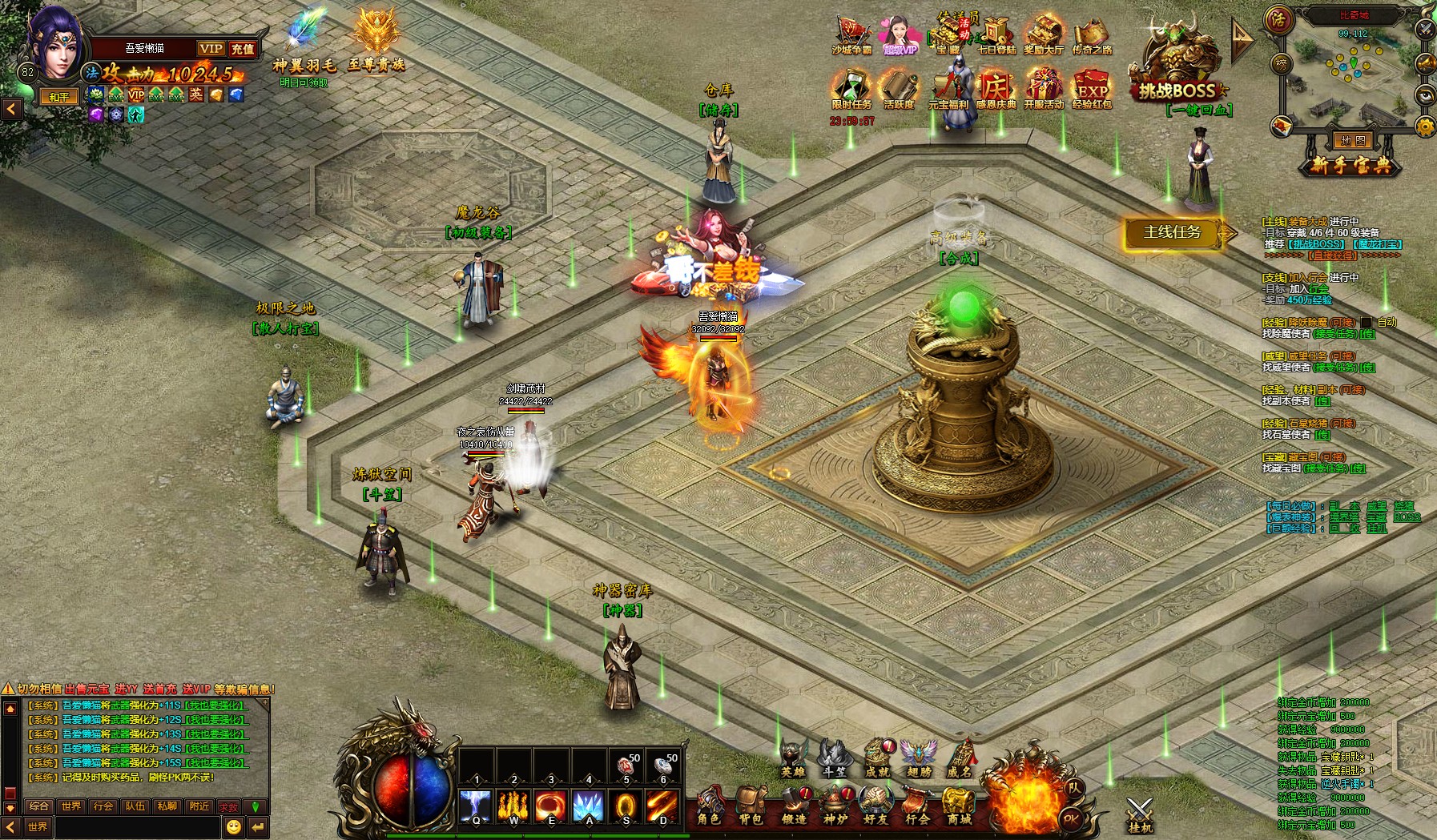The image size is (1437, 840).
Task: Open the 经验红包 EXP red packet
Action: tap(1092, 89)
